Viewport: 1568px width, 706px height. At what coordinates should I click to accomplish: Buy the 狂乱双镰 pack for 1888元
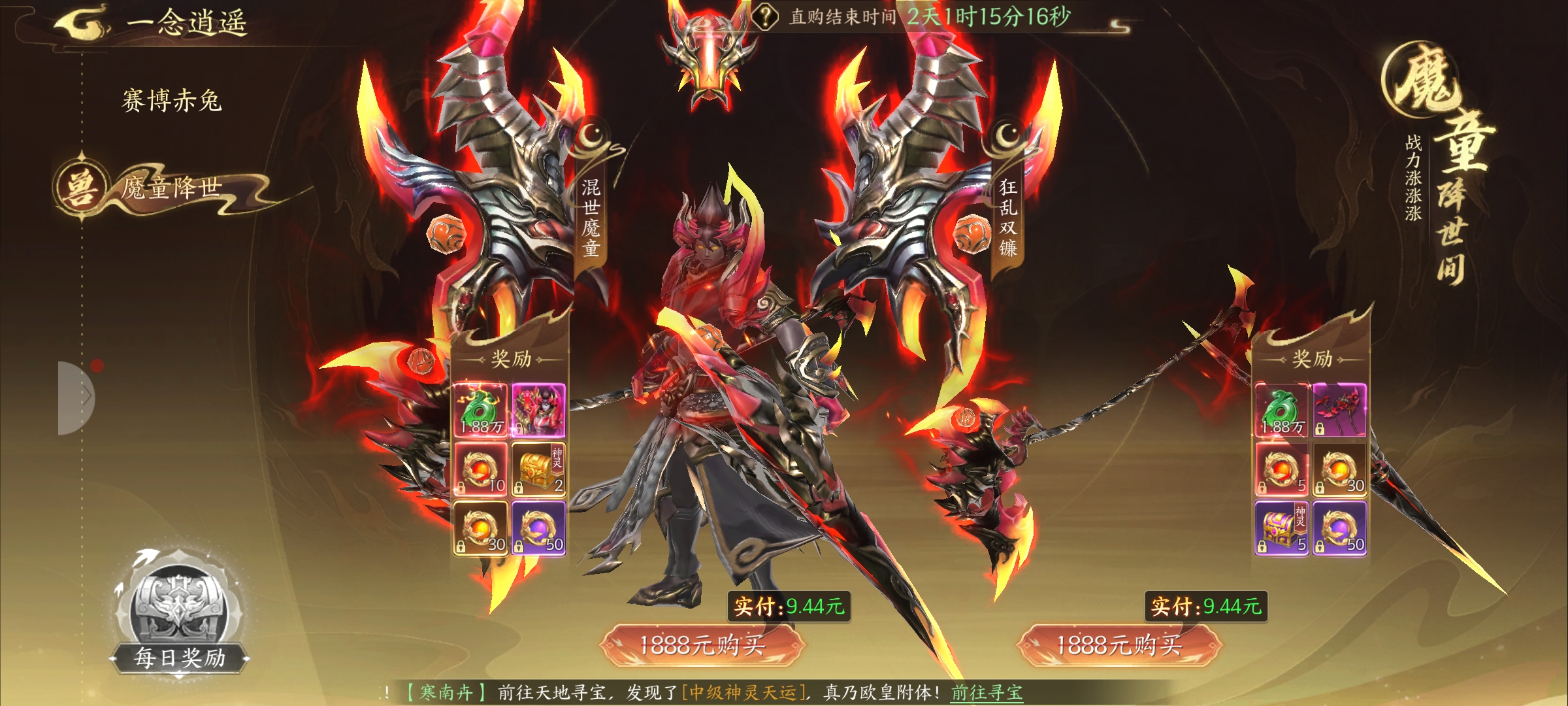pyautogui.click(x=1119, y=645)
